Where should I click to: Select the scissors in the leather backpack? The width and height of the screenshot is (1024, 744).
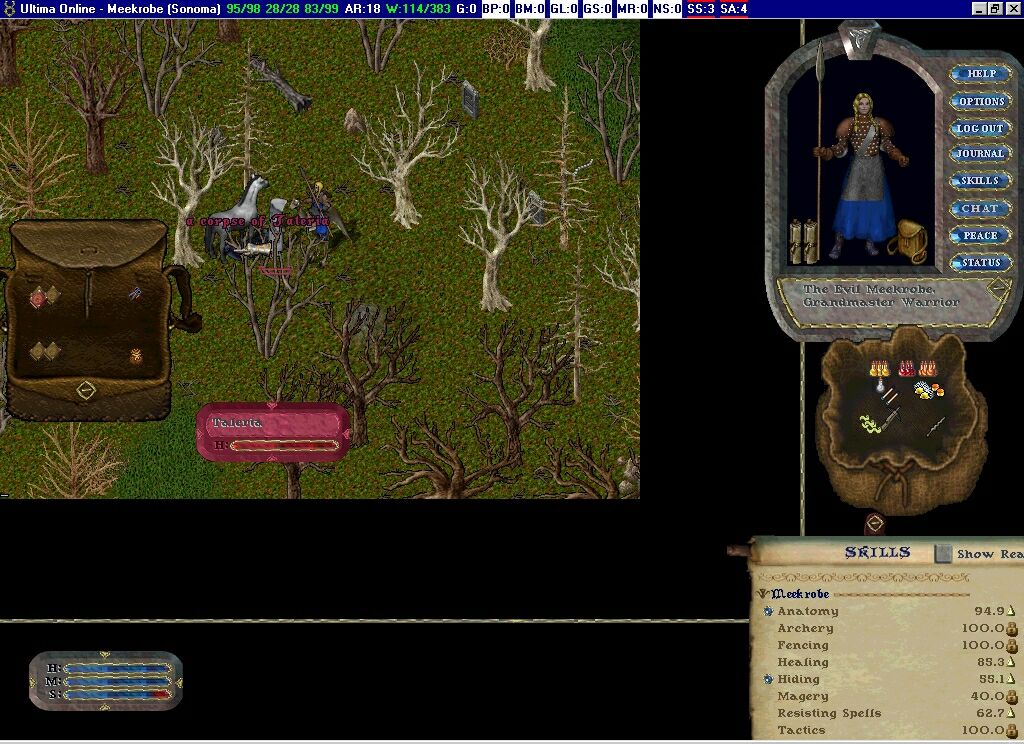pyautogui.click(x=135, y=294)
